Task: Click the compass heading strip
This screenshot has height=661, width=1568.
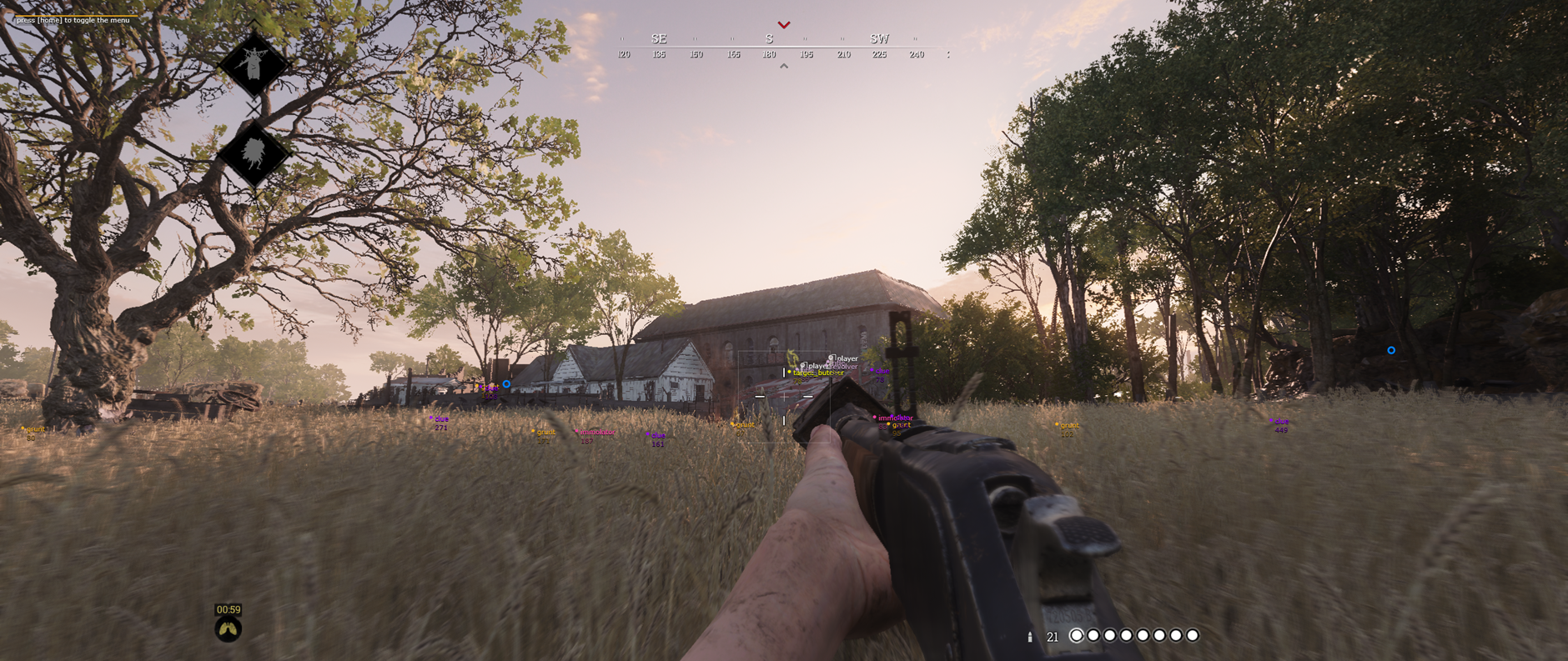Action: click(x=784, y=46)
